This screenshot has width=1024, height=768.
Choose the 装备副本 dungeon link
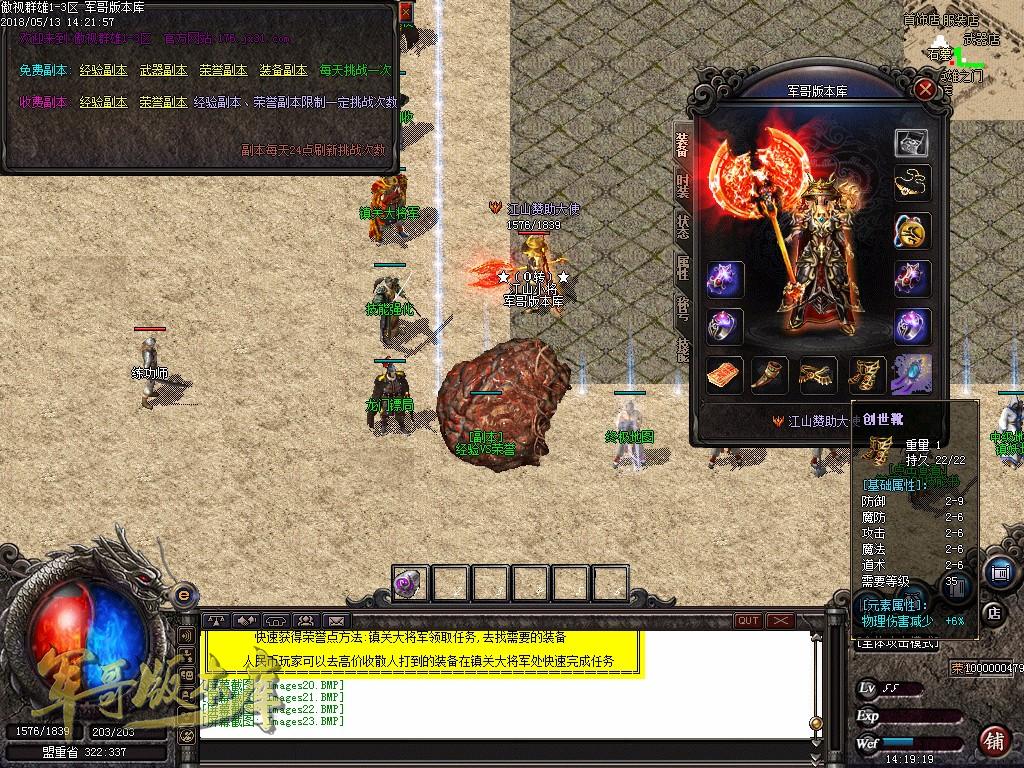pos(283,71)
